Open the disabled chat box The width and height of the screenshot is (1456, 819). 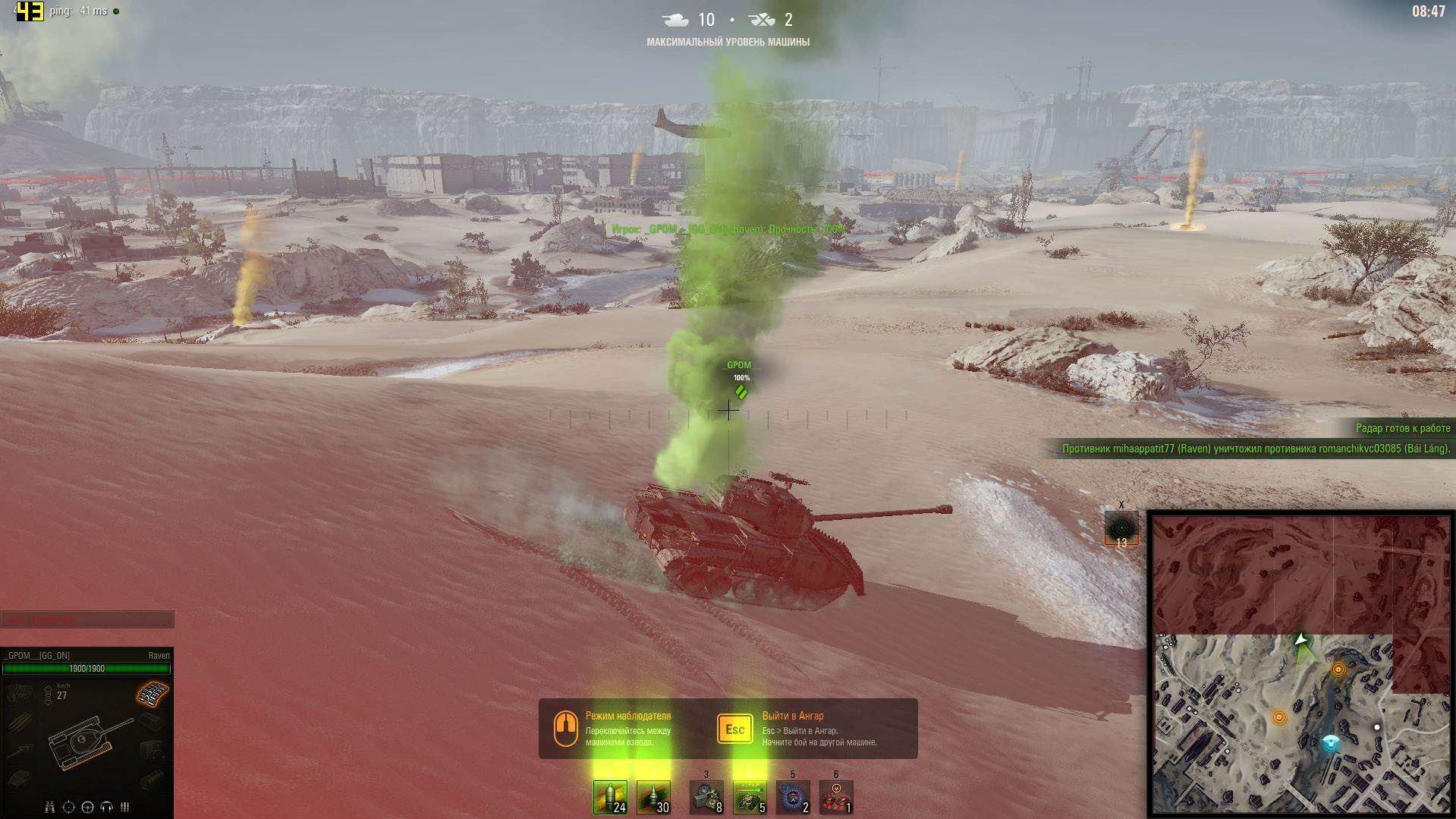(x=86, y=619)
